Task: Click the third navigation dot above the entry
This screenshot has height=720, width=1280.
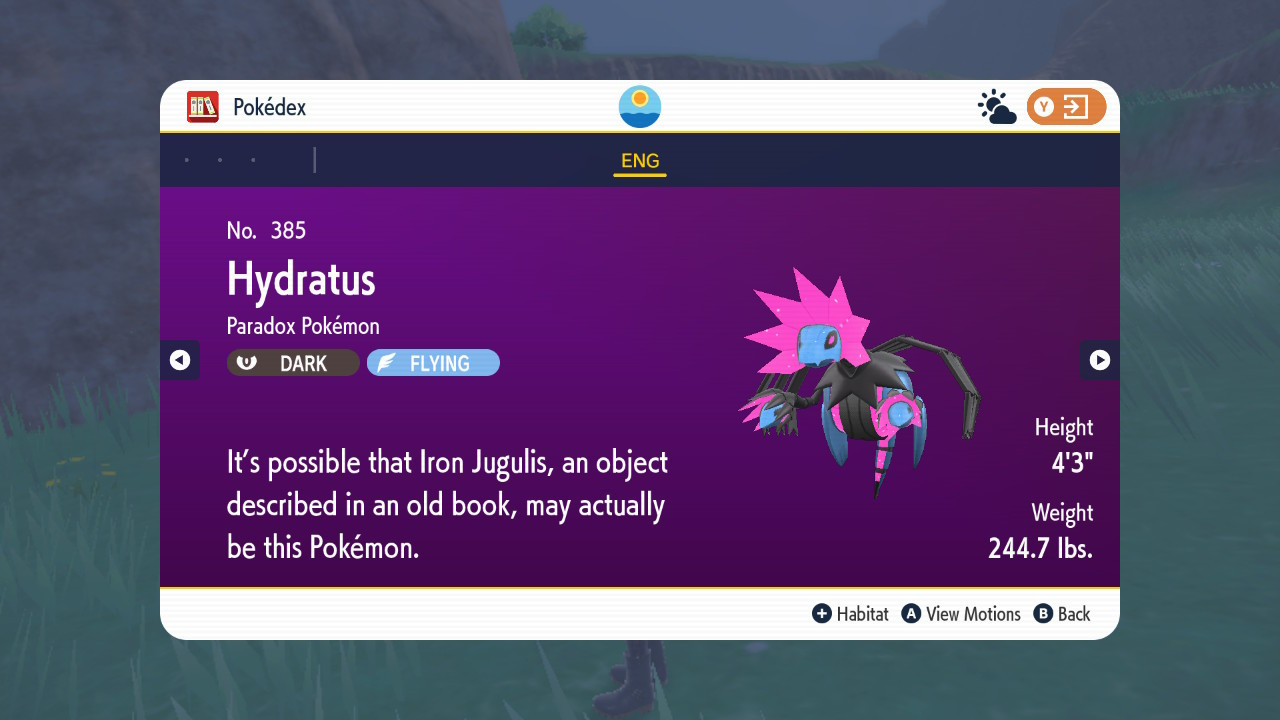Action: coord(253,158)
